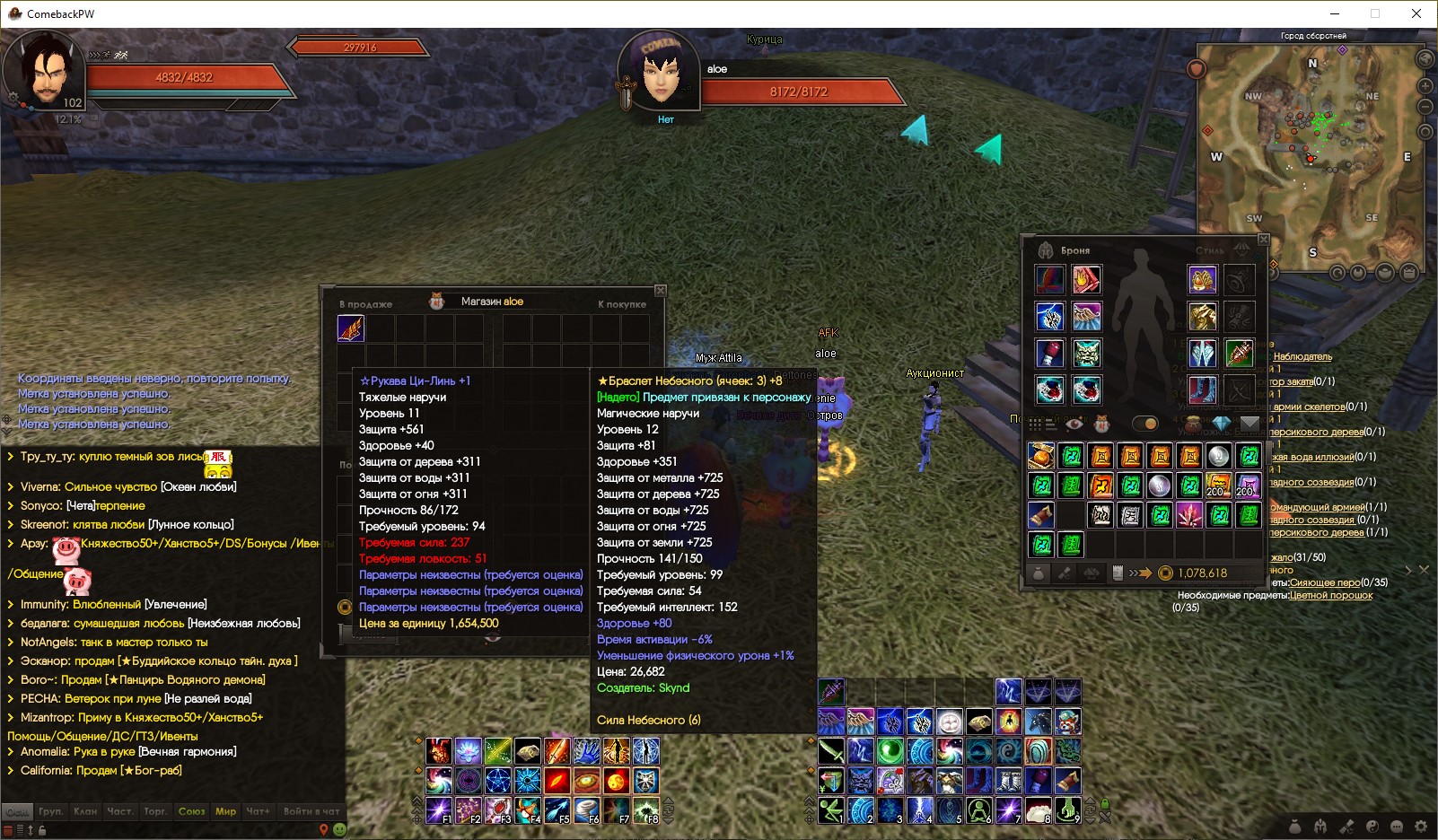Viewport: 1438px width, 840px height.
Task: Open the green smiley emoji picker
Action: click(x=339, y=830)
